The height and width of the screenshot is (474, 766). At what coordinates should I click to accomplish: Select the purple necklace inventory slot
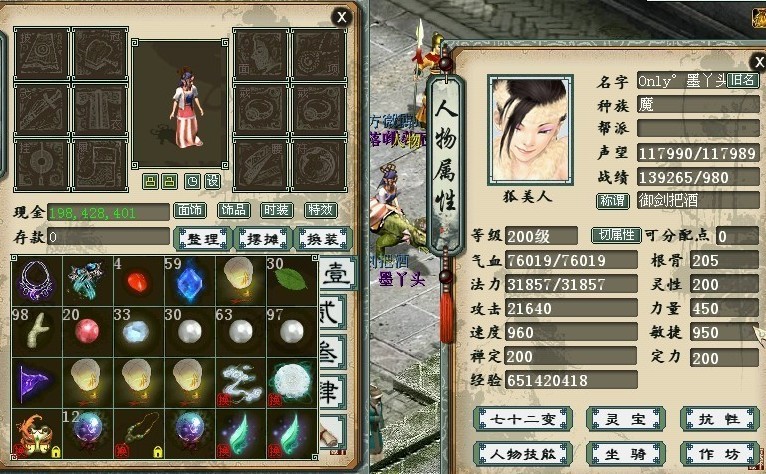pos(36,280)
